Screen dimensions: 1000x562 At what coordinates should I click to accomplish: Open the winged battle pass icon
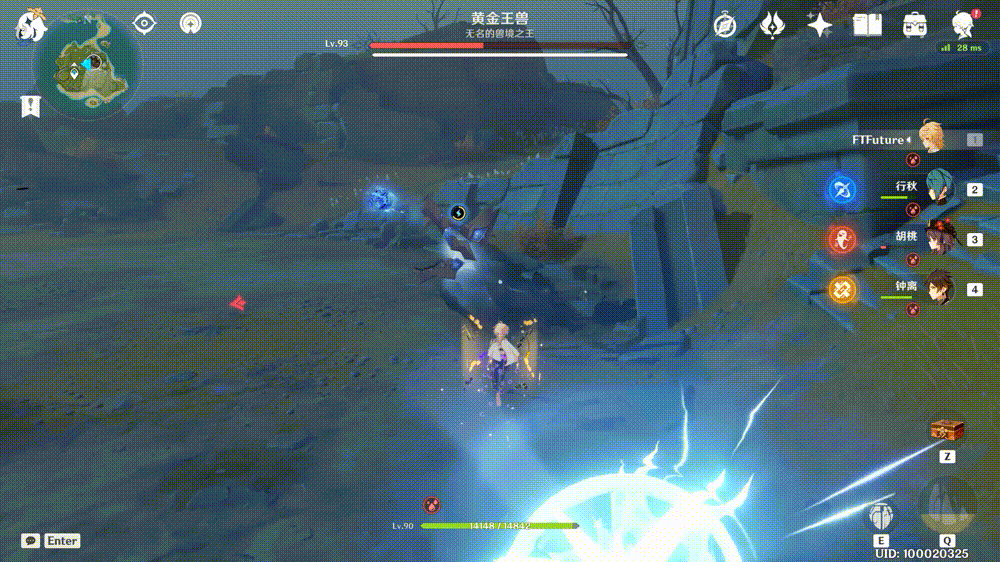tap(772, 25)
